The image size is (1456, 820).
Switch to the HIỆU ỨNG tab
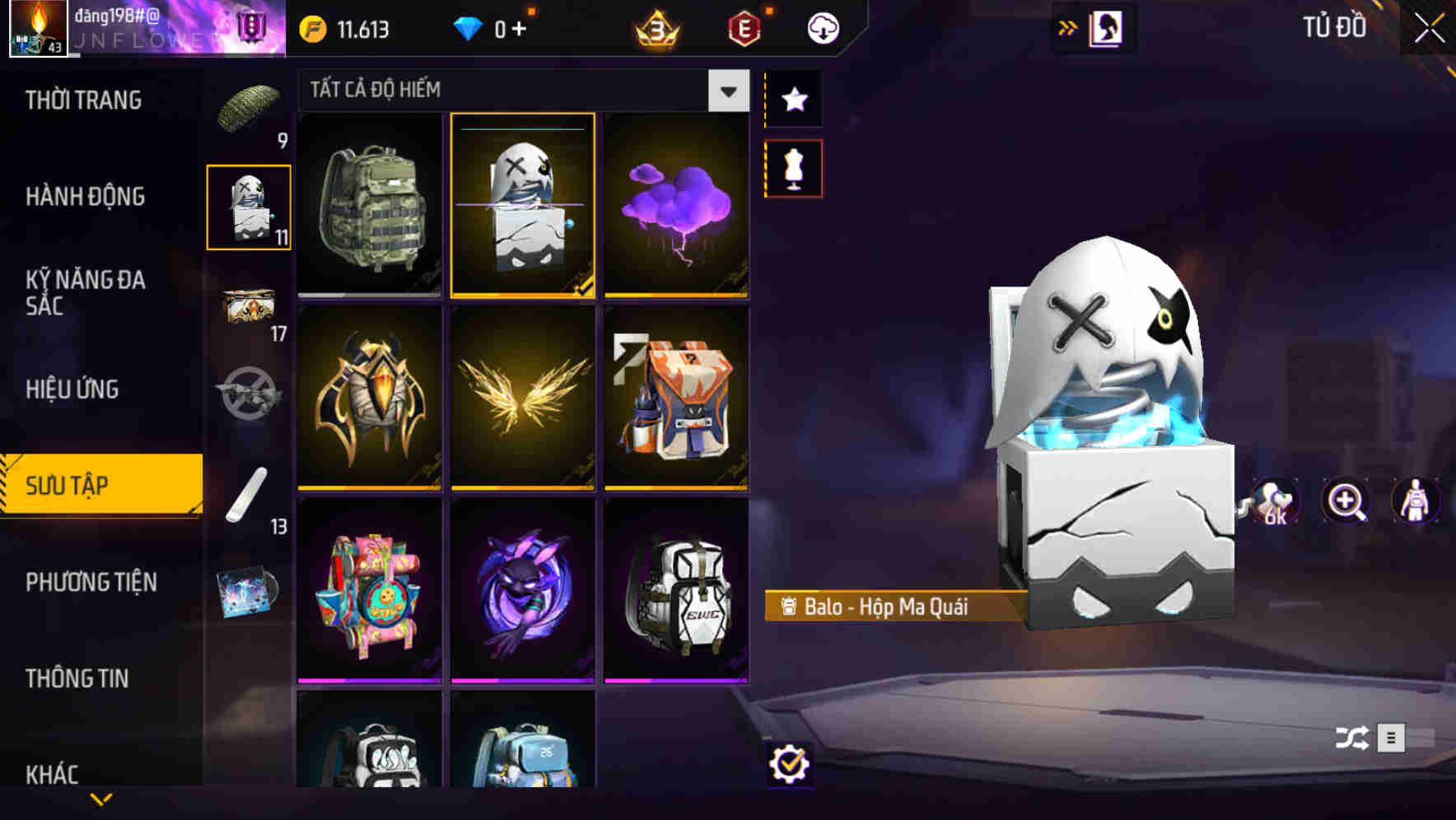(71, 388)
